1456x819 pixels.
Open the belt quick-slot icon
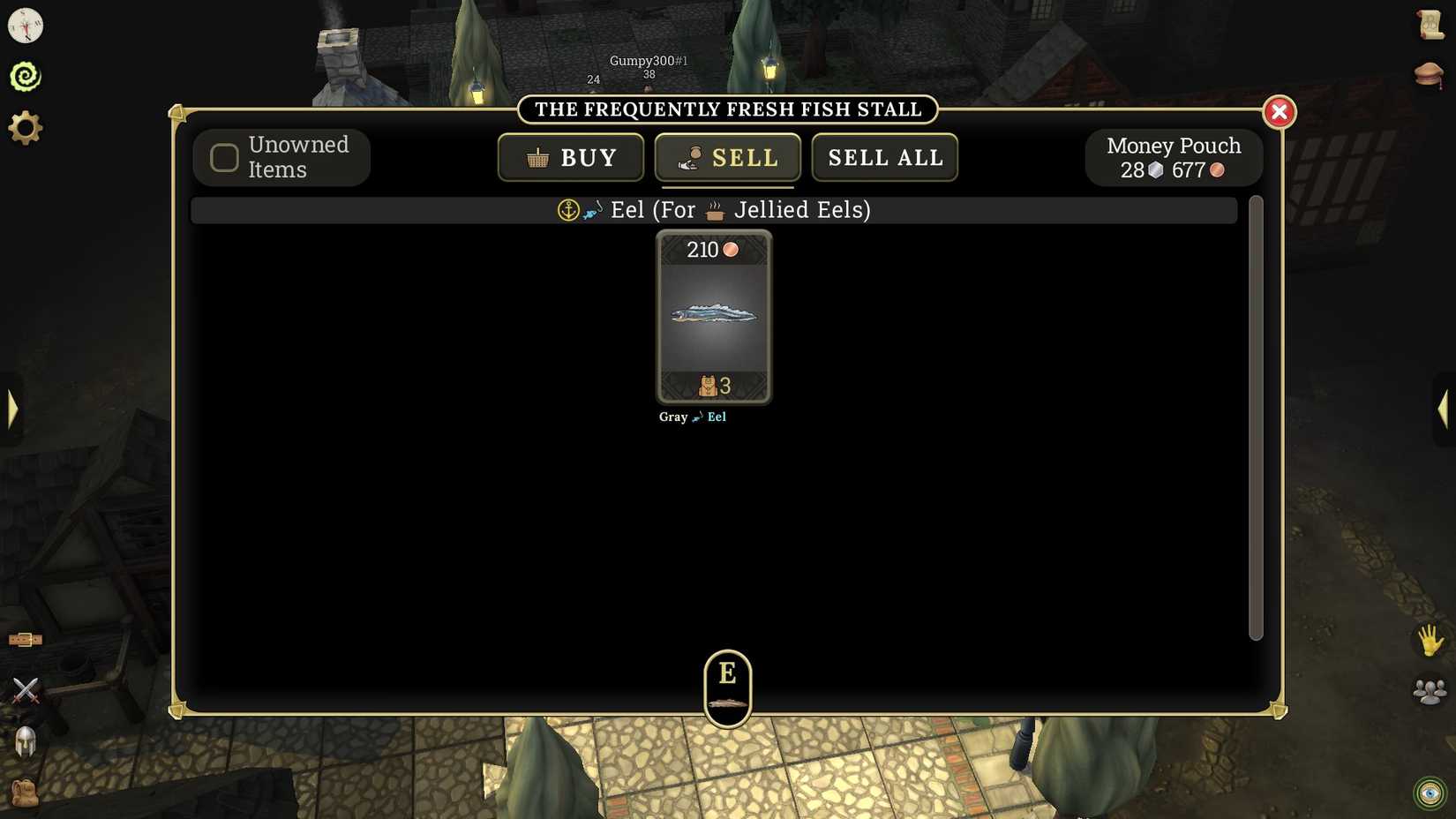pyautogui.click(x=25, y=638)
